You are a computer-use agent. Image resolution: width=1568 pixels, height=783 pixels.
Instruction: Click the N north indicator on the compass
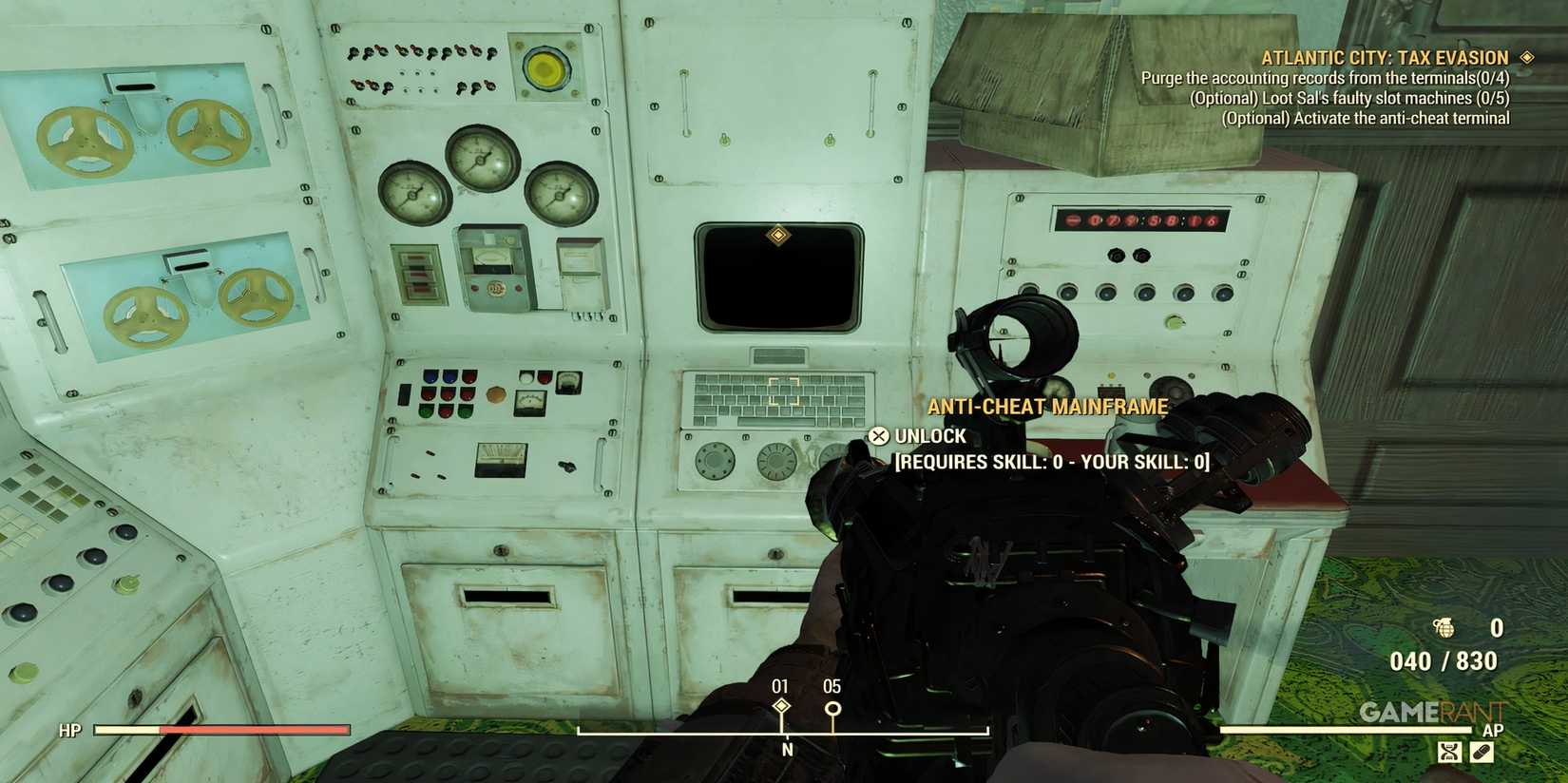click(785, 748)
